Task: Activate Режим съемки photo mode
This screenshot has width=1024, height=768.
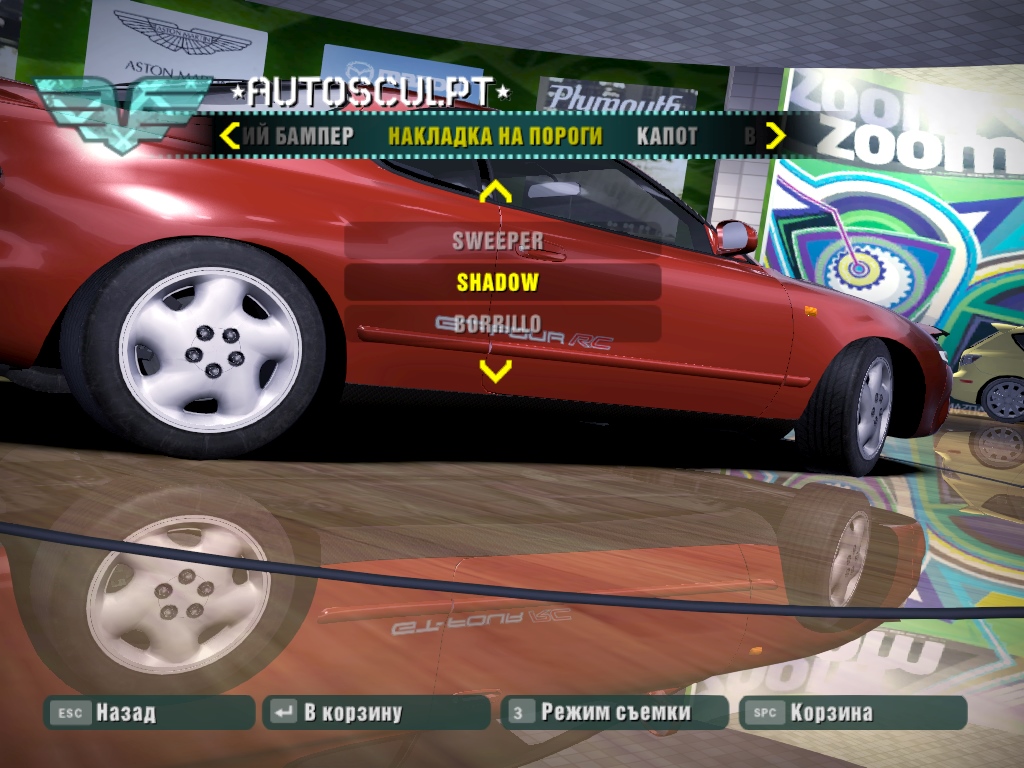Action: click(614, 713)
